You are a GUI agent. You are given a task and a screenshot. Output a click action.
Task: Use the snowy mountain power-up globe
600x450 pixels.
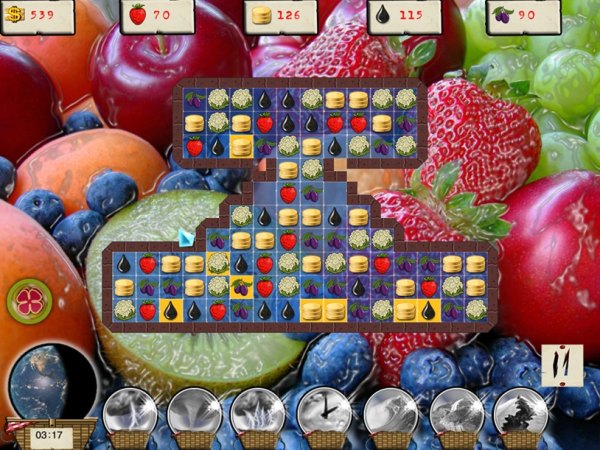tap(456, 412)
